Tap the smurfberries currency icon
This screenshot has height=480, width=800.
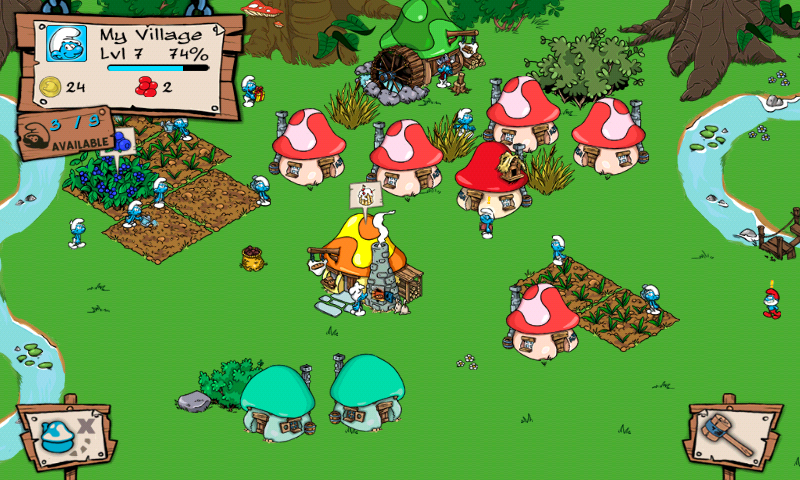[x=145, y=87]
